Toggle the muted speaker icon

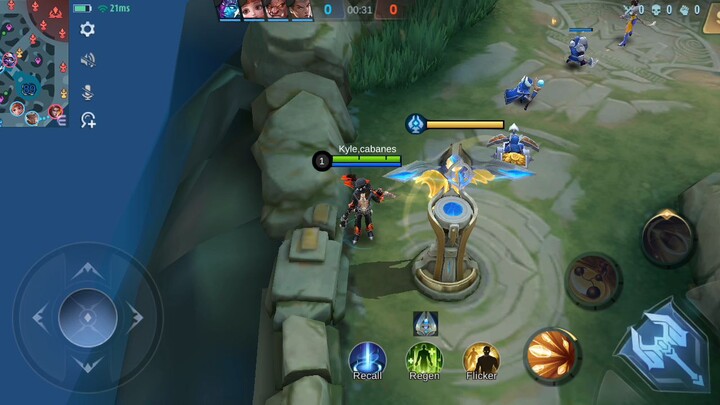[x=88, y=60]
